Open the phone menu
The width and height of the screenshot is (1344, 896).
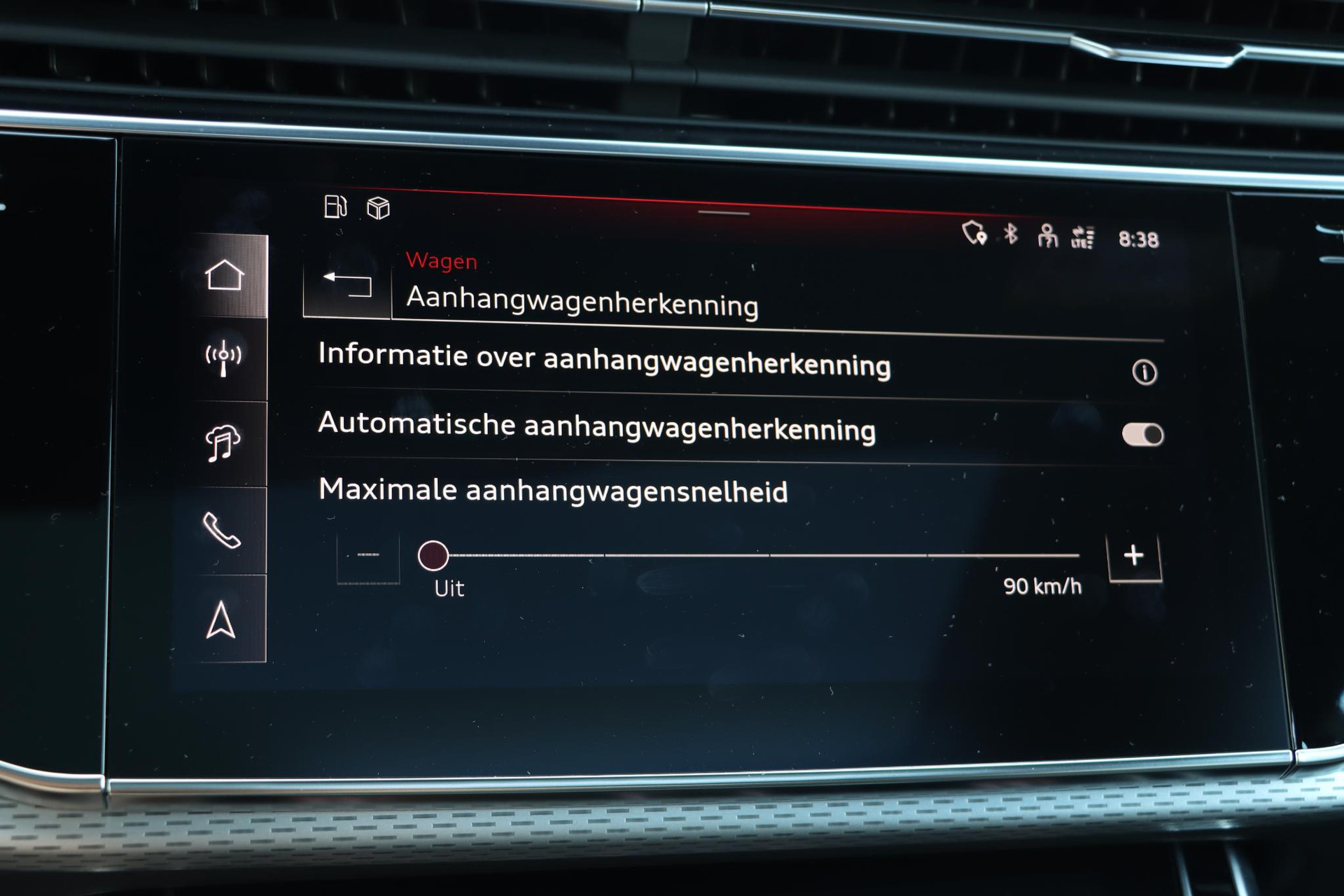tap(221, 531)
